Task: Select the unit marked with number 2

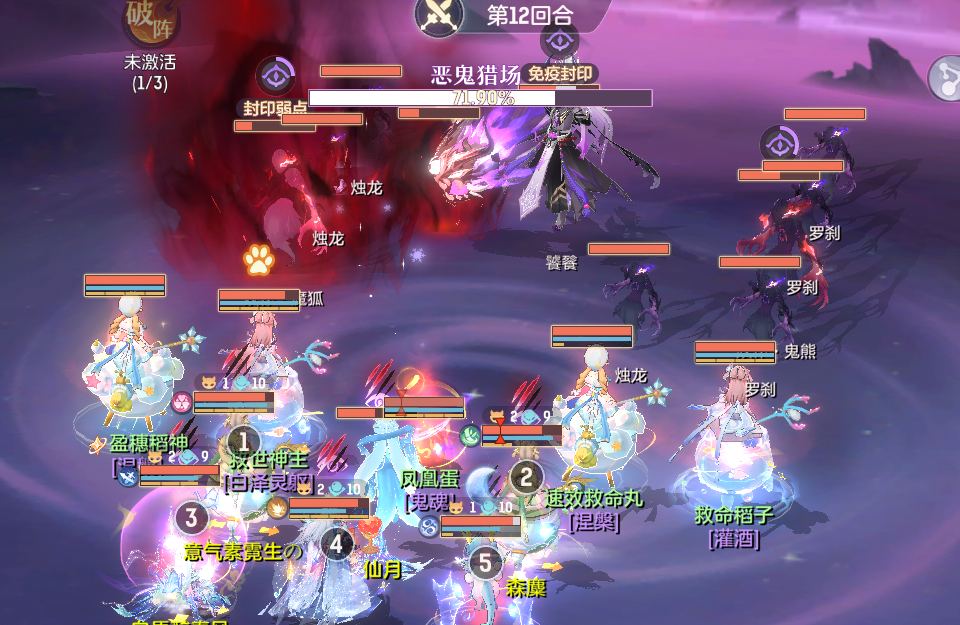Action: [527, 477]
